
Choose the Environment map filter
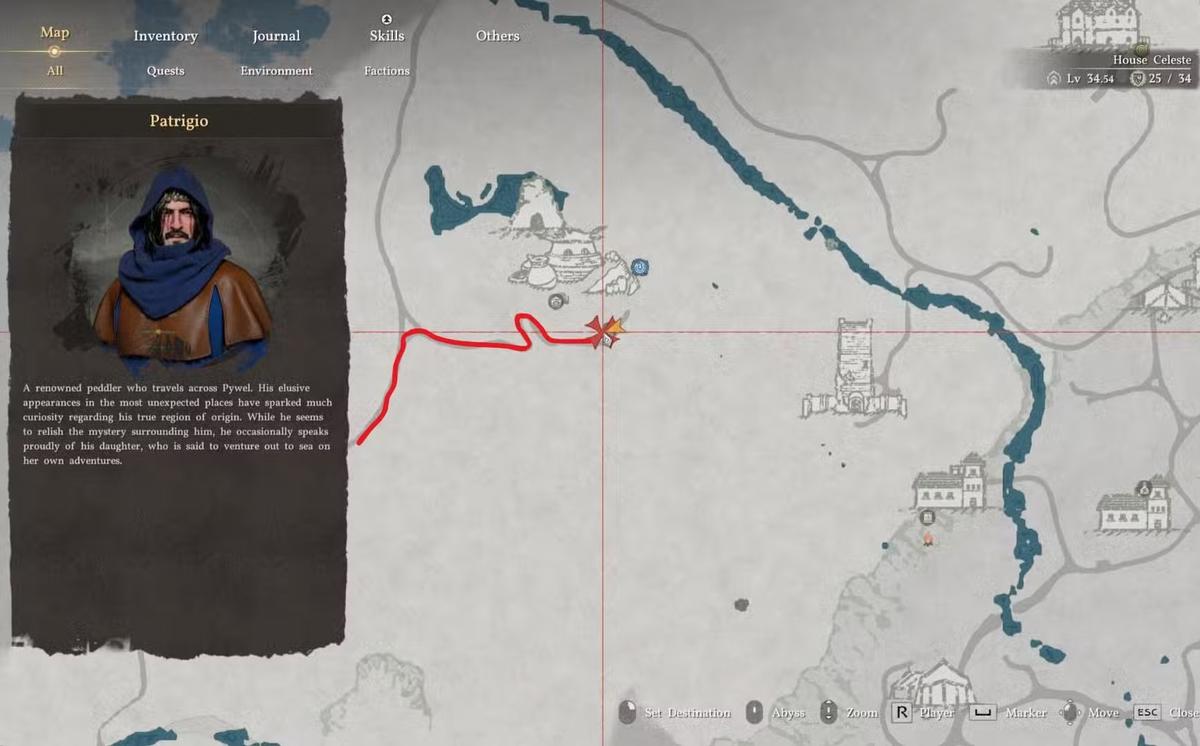(276, 71)
